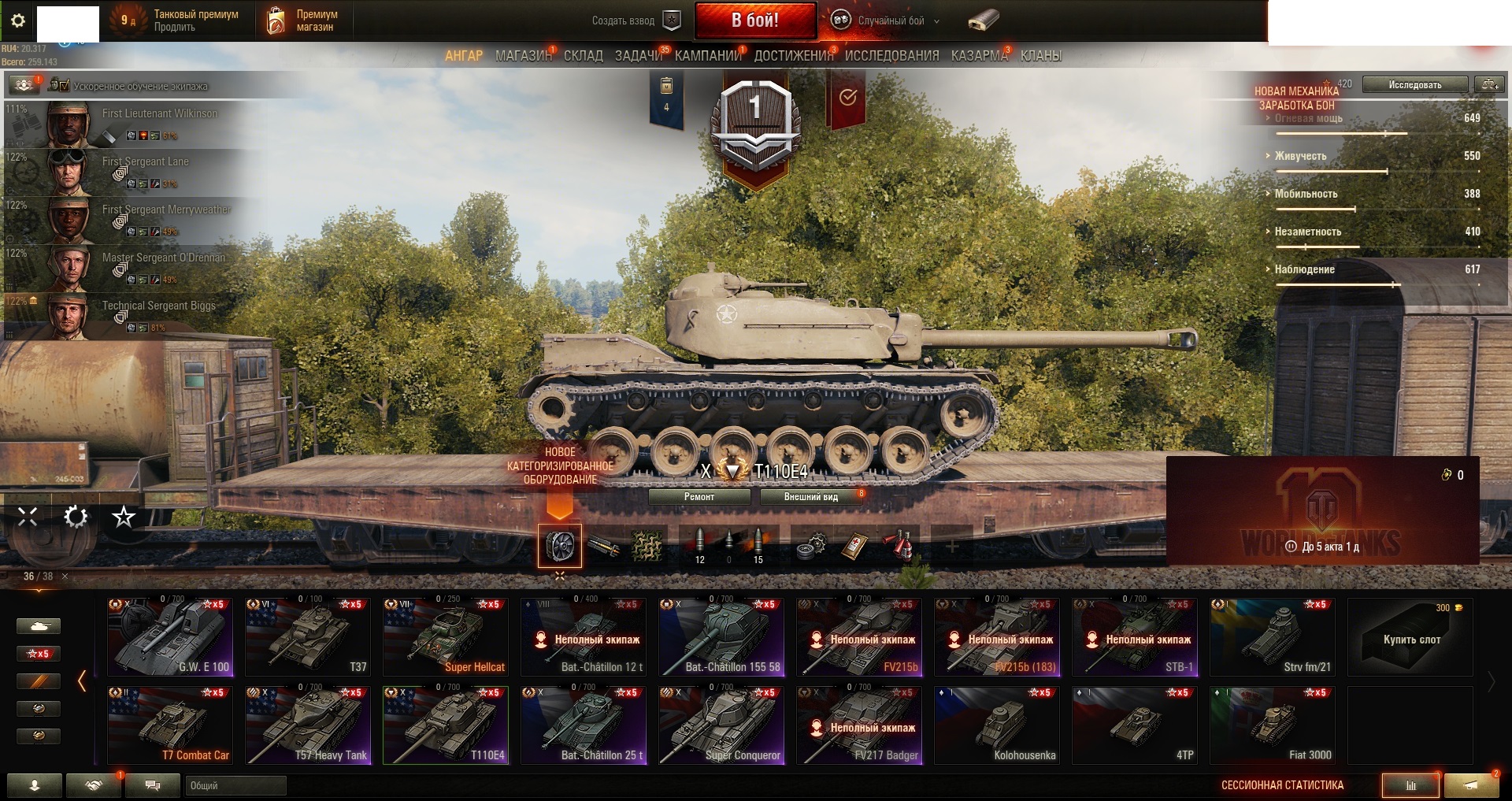The height and width of the screenshot is (801, 1512).
Task: Open the Внешний вид customization
Action: [x=810, y=497]
